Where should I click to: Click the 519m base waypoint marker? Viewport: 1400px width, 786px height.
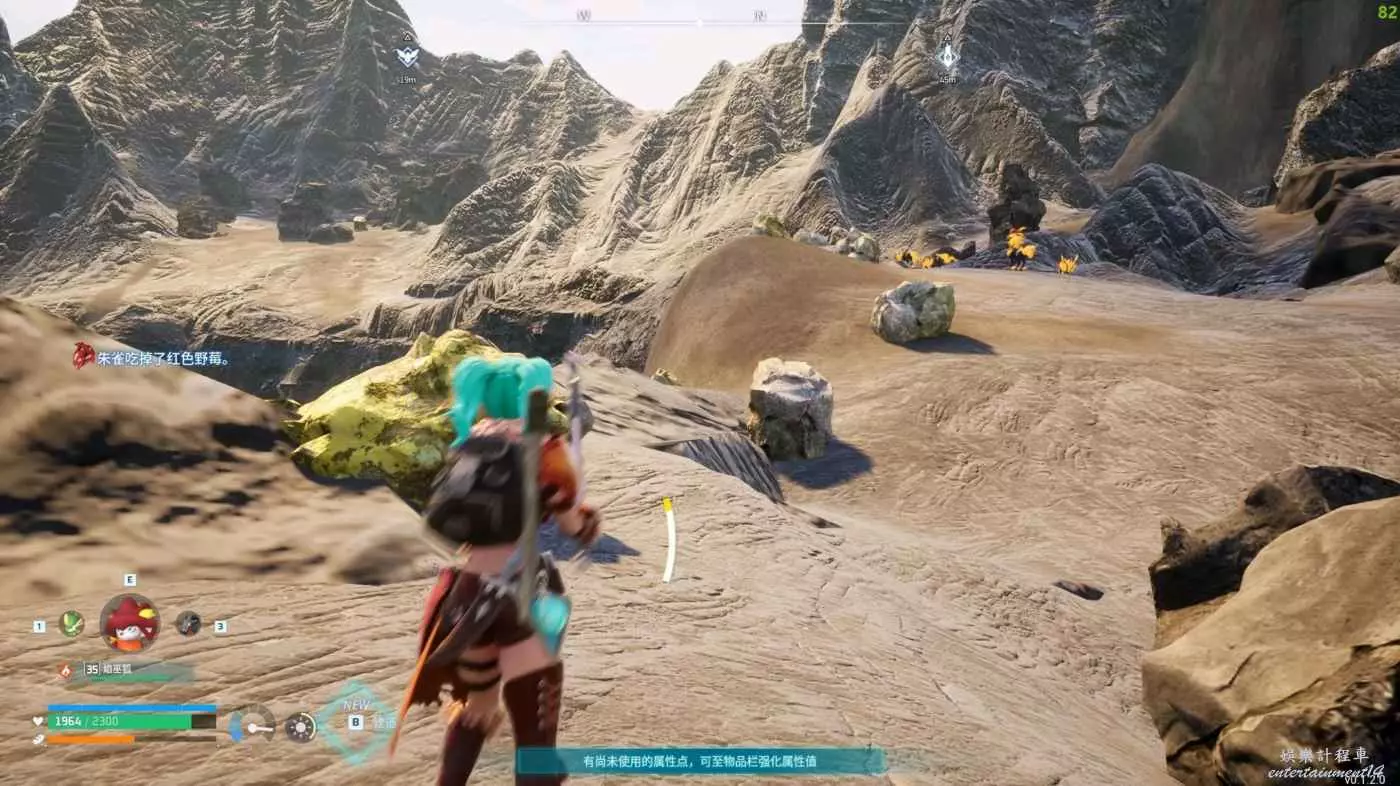[x=406, y=55]
